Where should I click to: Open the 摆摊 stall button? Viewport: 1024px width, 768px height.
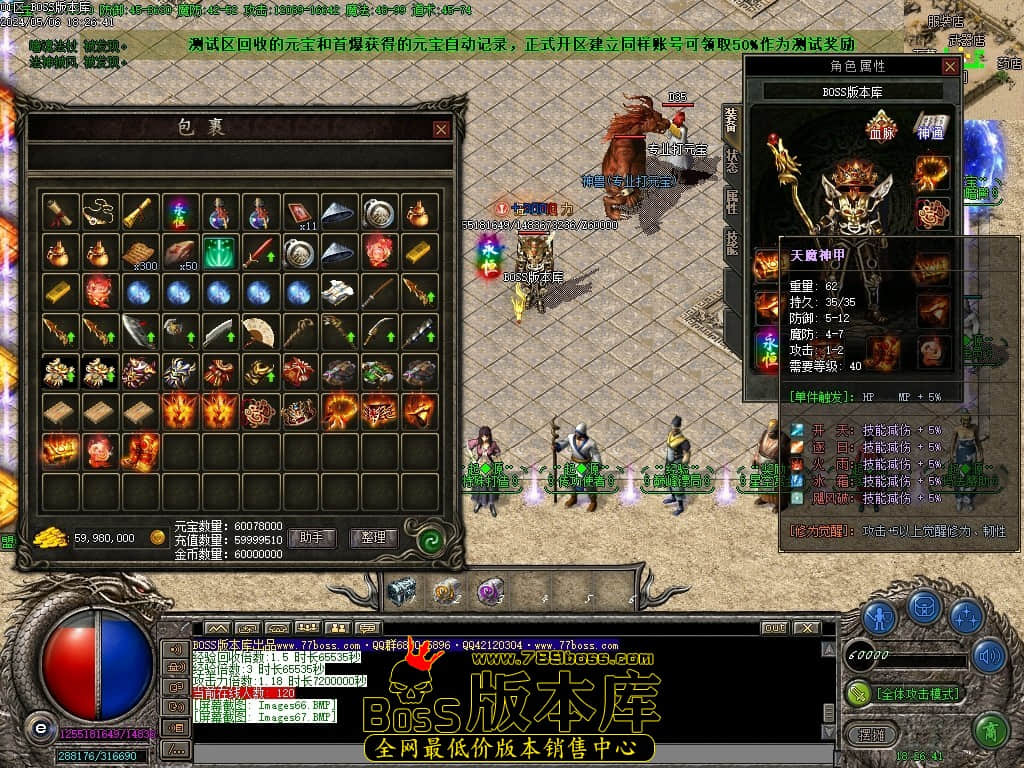click(x=870, y=734)
